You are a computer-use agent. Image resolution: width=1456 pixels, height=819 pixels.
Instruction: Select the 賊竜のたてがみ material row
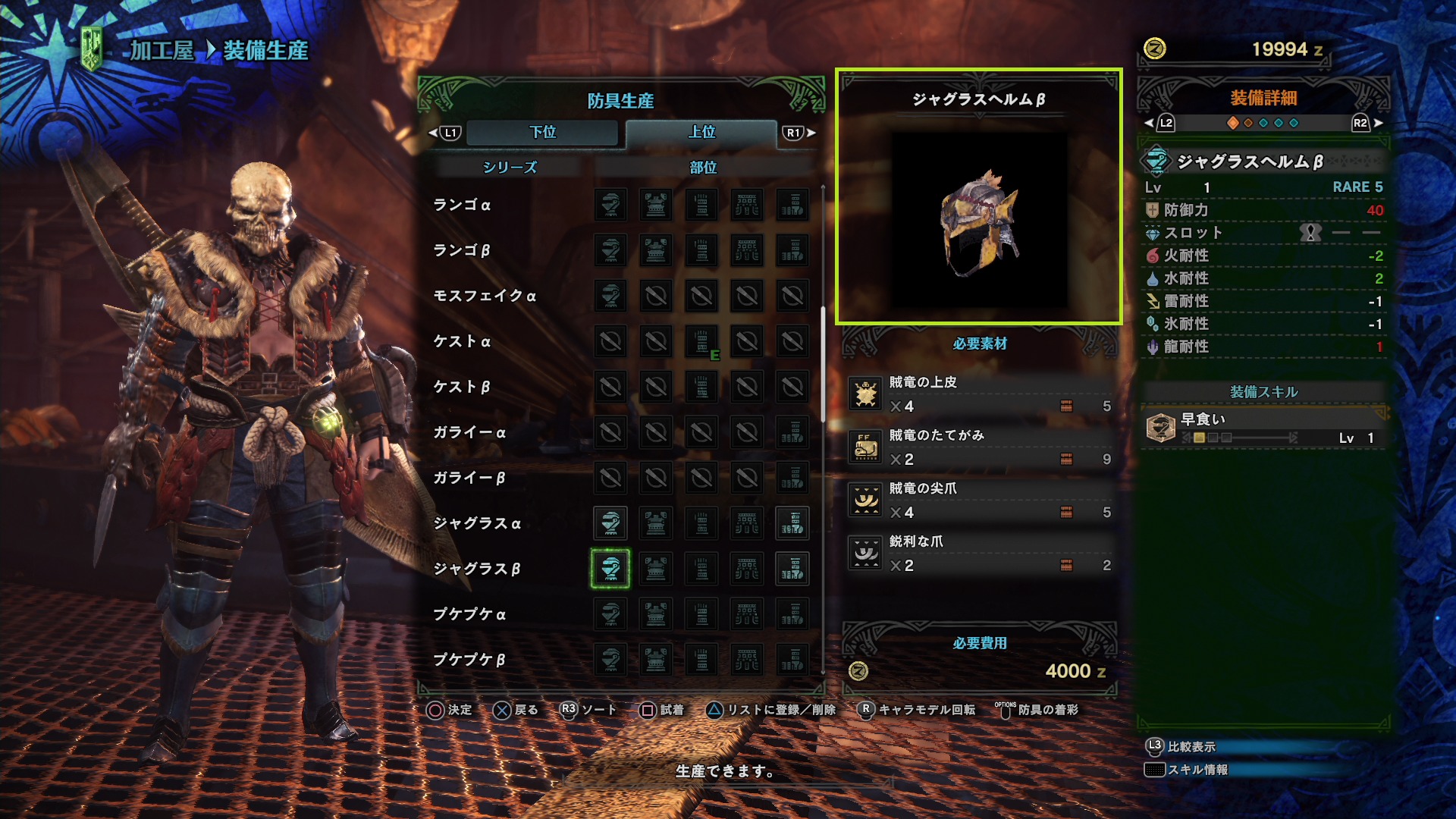click(980, 447)
